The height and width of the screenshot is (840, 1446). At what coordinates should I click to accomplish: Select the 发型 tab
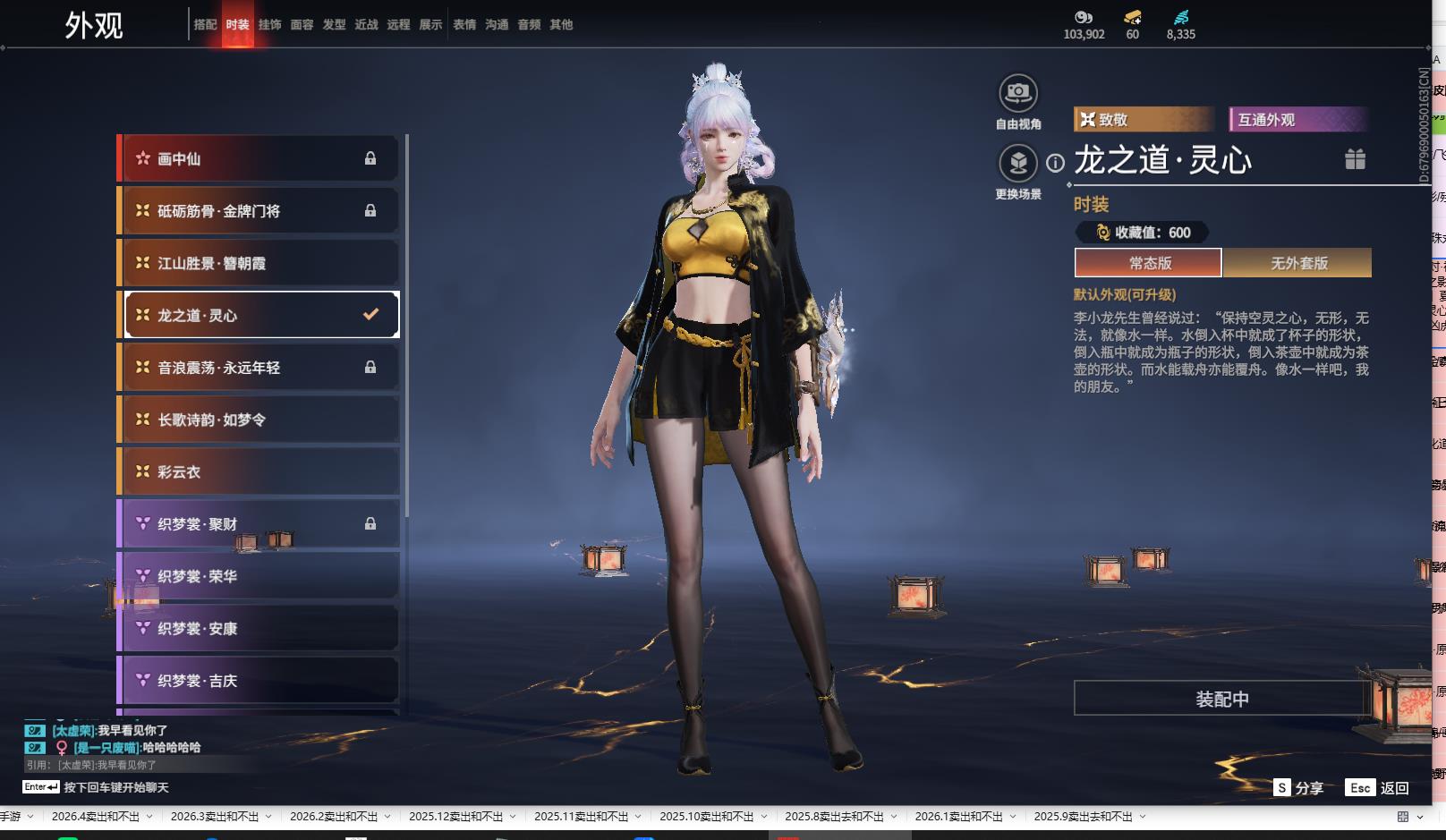point(334,25)
